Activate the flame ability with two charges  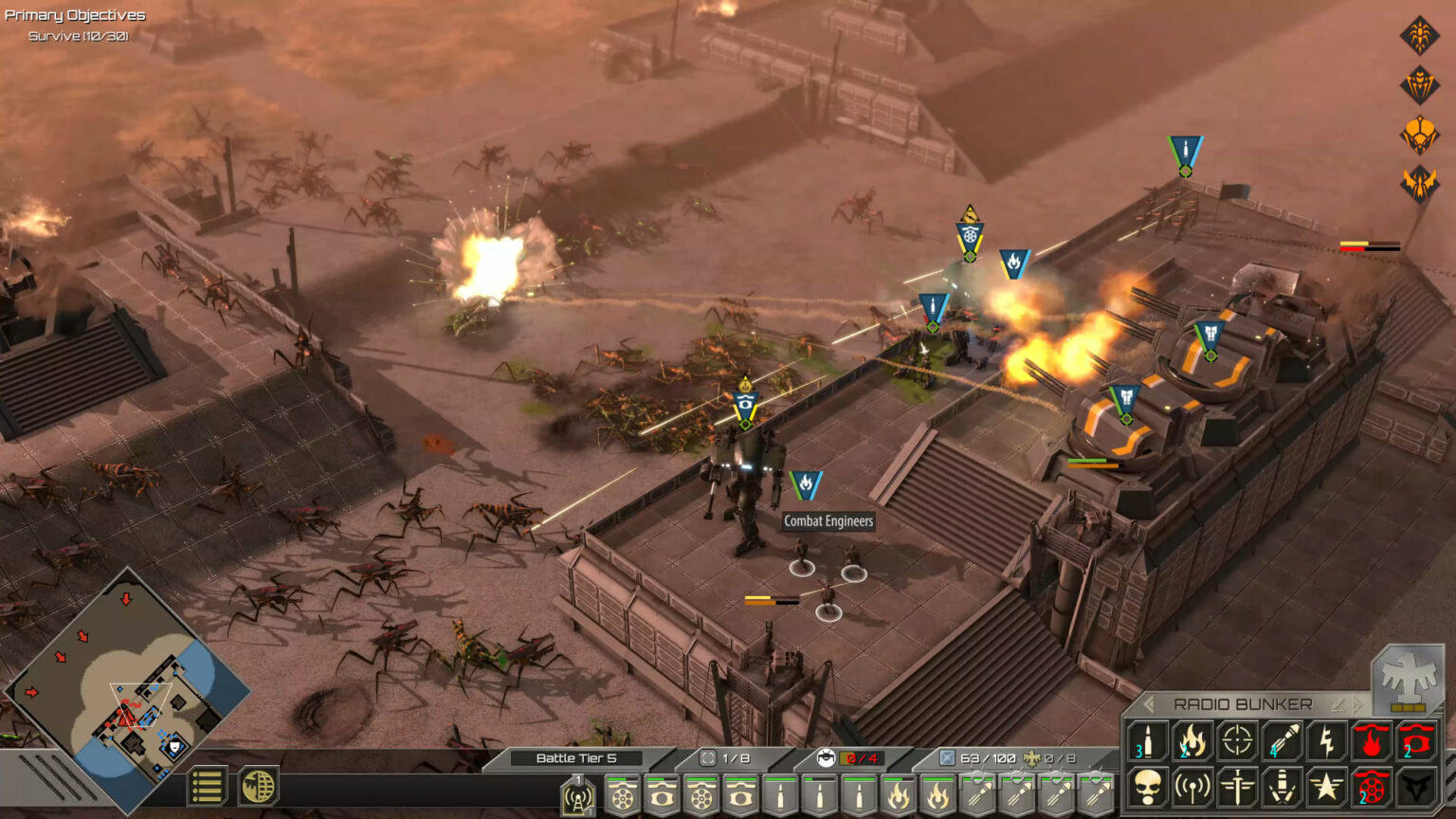pos(1192,741)
